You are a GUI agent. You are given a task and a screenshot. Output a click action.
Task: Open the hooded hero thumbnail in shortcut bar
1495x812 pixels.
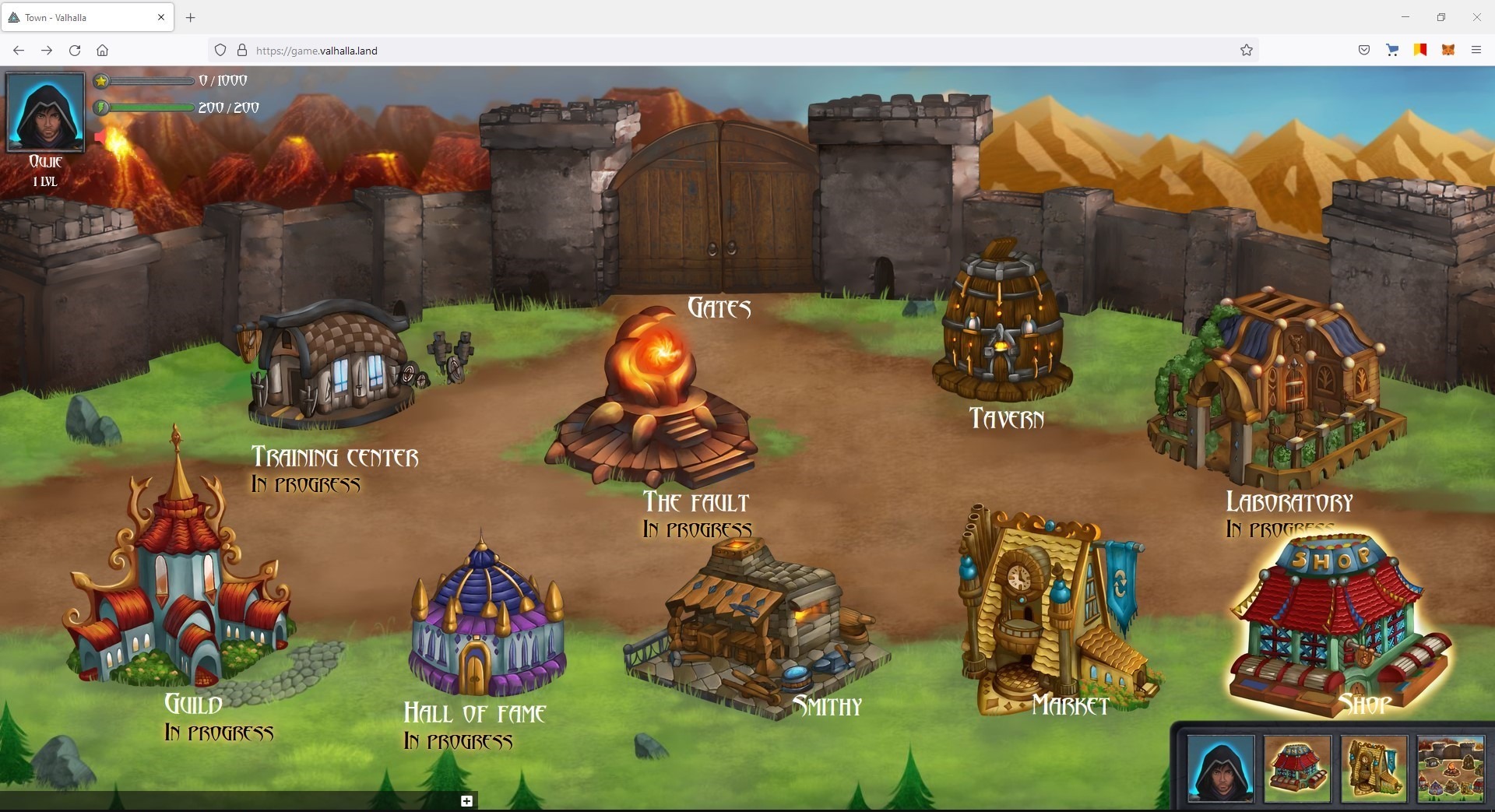(x=1220, y=768)
